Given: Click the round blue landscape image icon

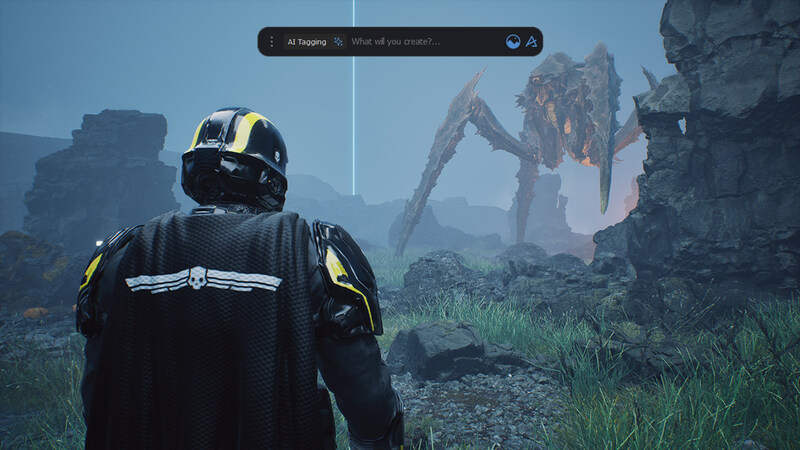Looking at the screenshot, I should 513,42.
